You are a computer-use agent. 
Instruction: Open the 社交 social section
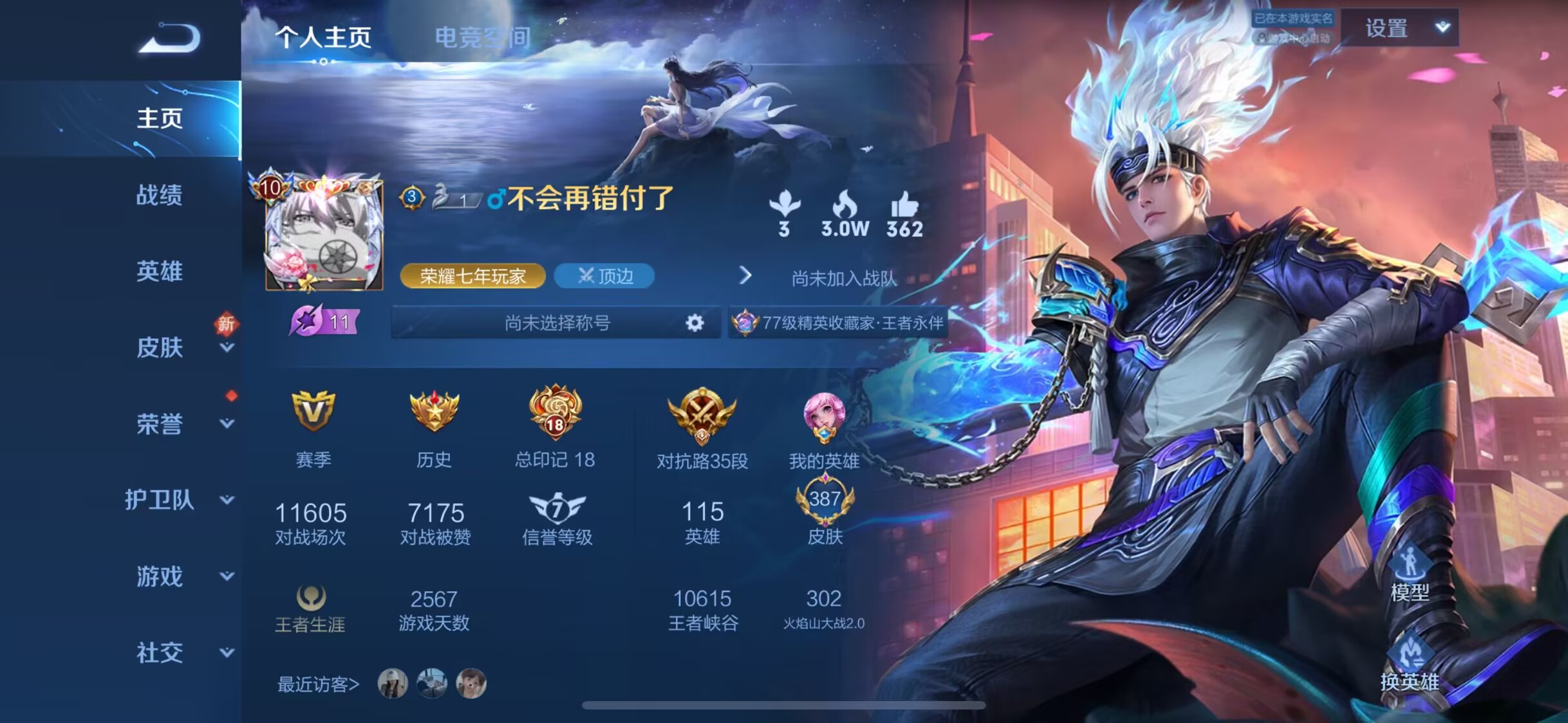(x=159, y=652)
